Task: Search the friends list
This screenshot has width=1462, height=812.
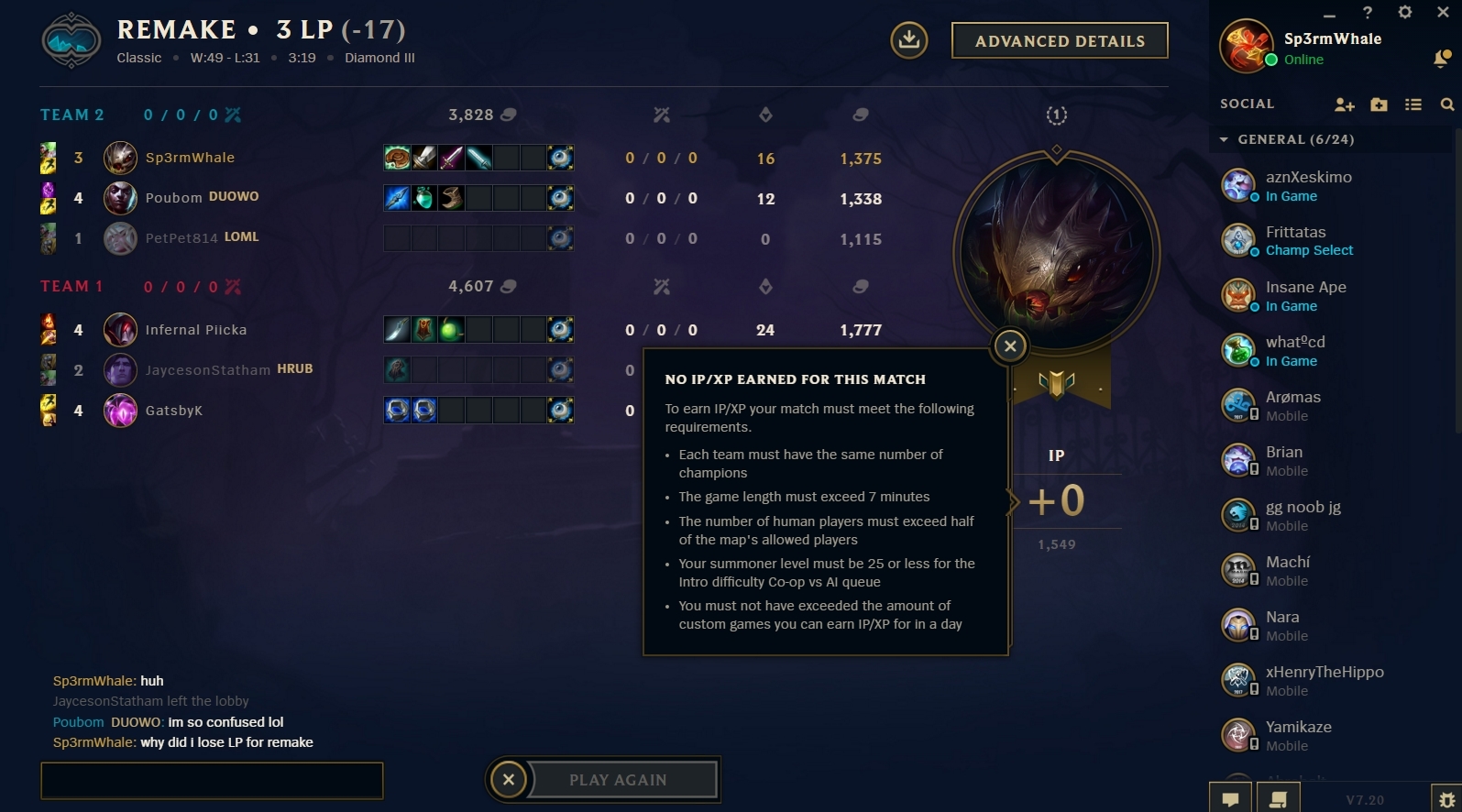Action: click(1446, 104)
